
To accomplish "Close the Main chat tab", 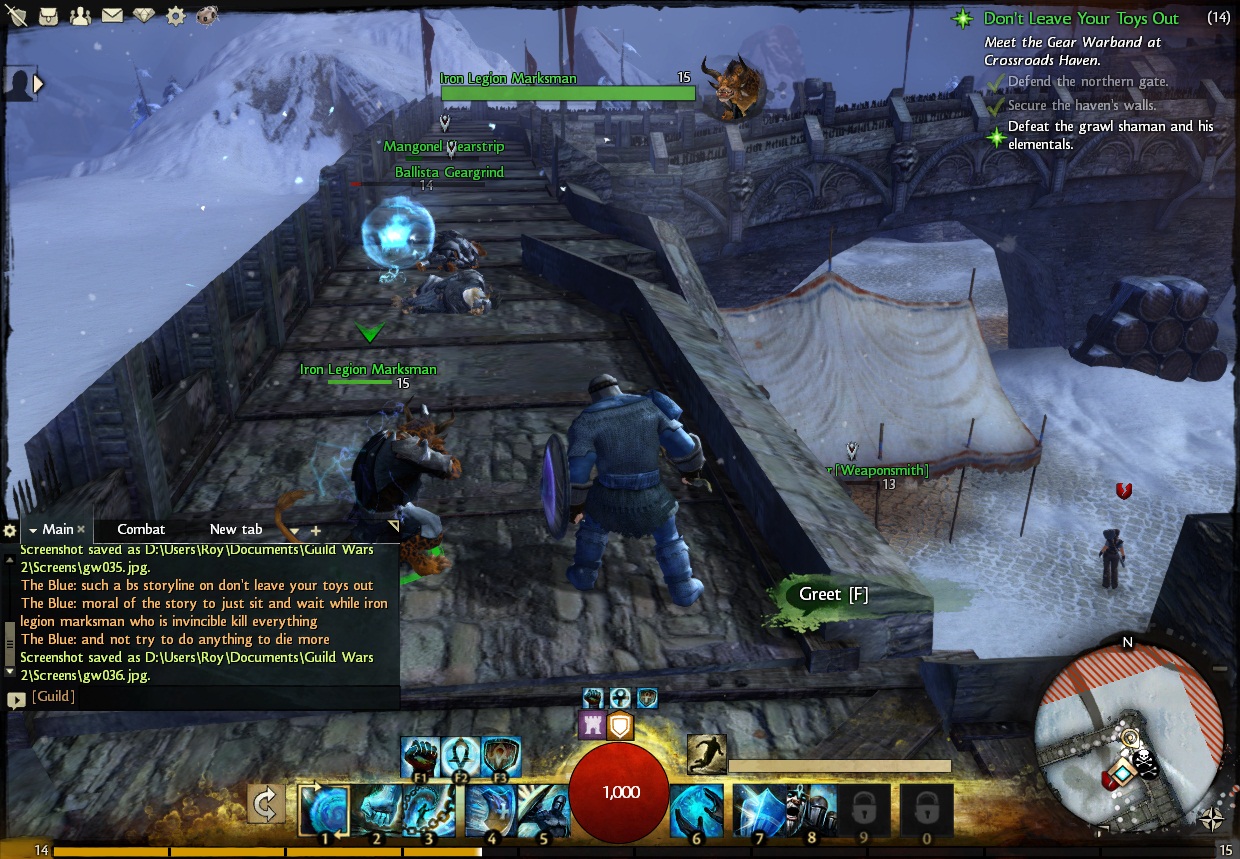I will click(81, 529).
